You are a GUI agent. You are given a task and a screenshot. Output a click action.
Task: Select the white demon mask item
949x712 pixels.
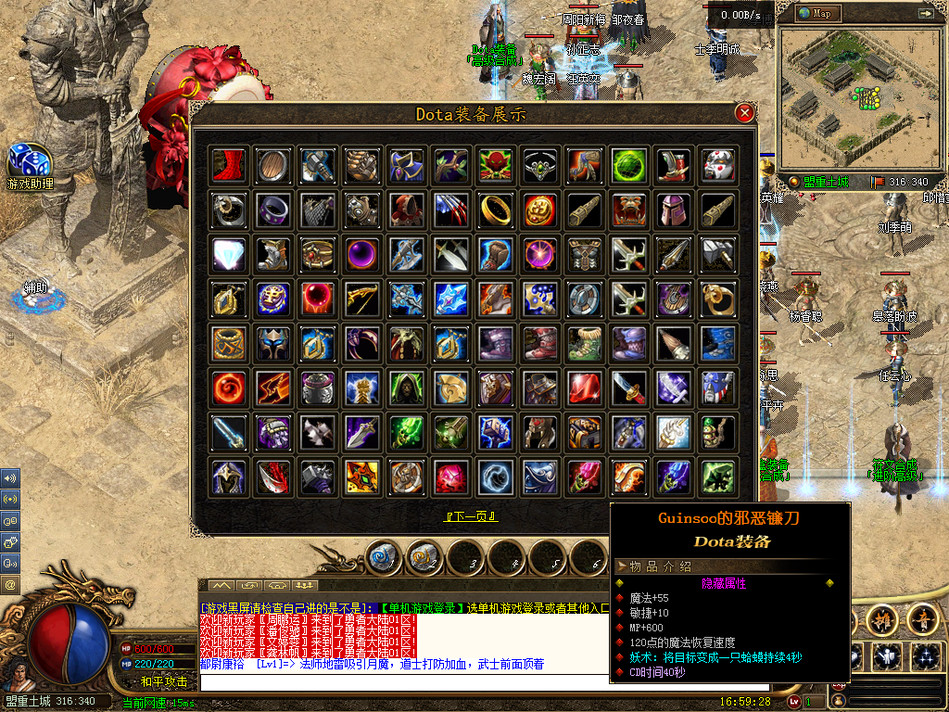point(717,165)
